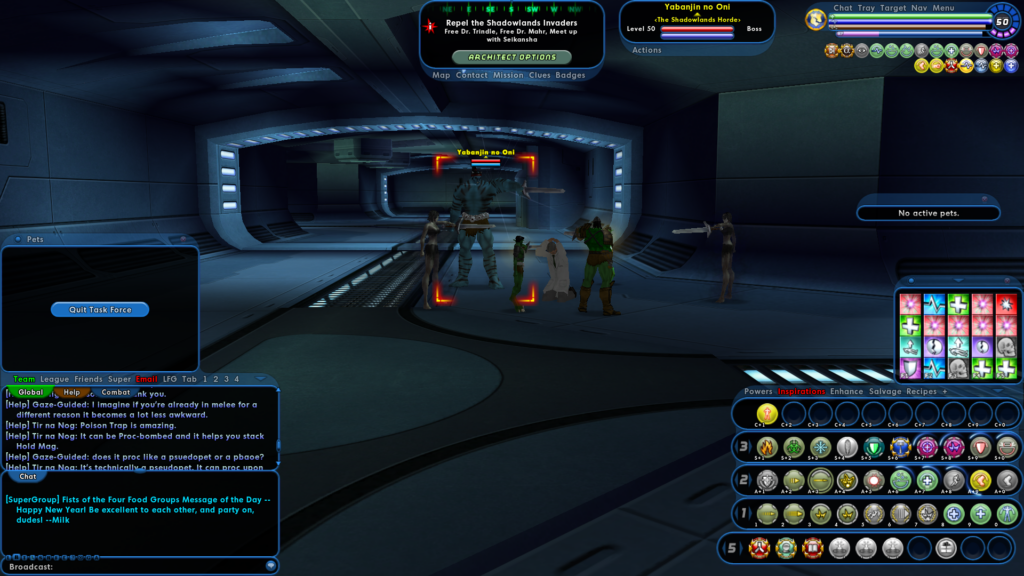The width and height of the screenshot is (1024, 576).
Task: Switch to the Salvage tab
Action: tap(884, 391)
